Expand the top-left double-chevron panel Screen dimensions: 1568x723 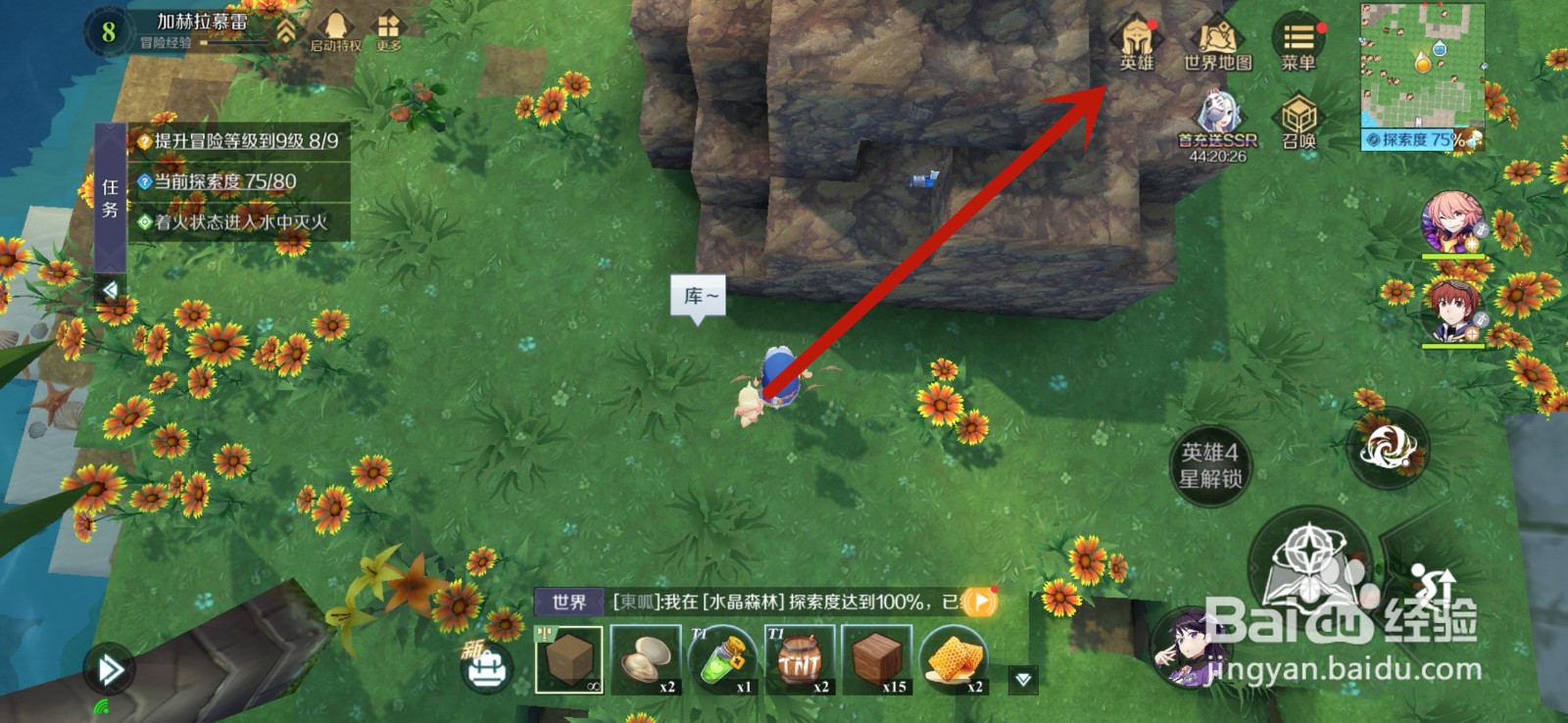[284, 29]
